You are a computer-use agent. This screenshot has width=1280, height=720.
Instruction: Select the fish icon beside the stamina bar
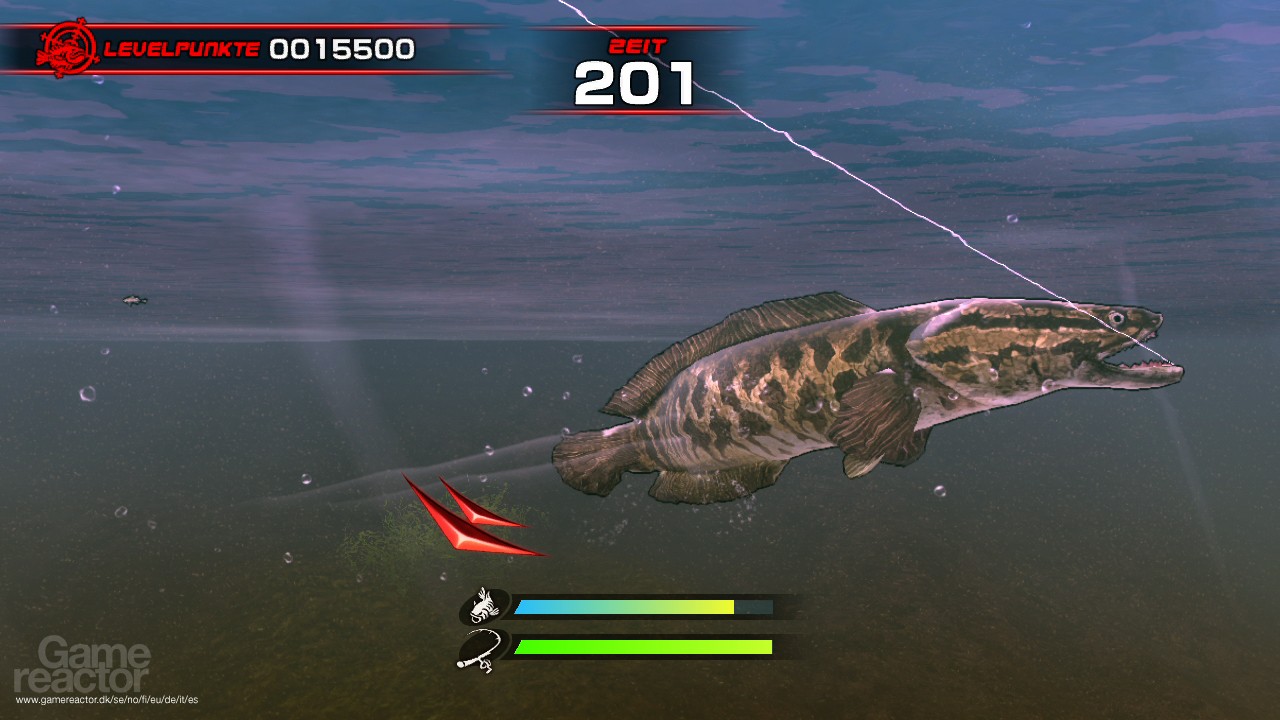click(x=485, y=606)
